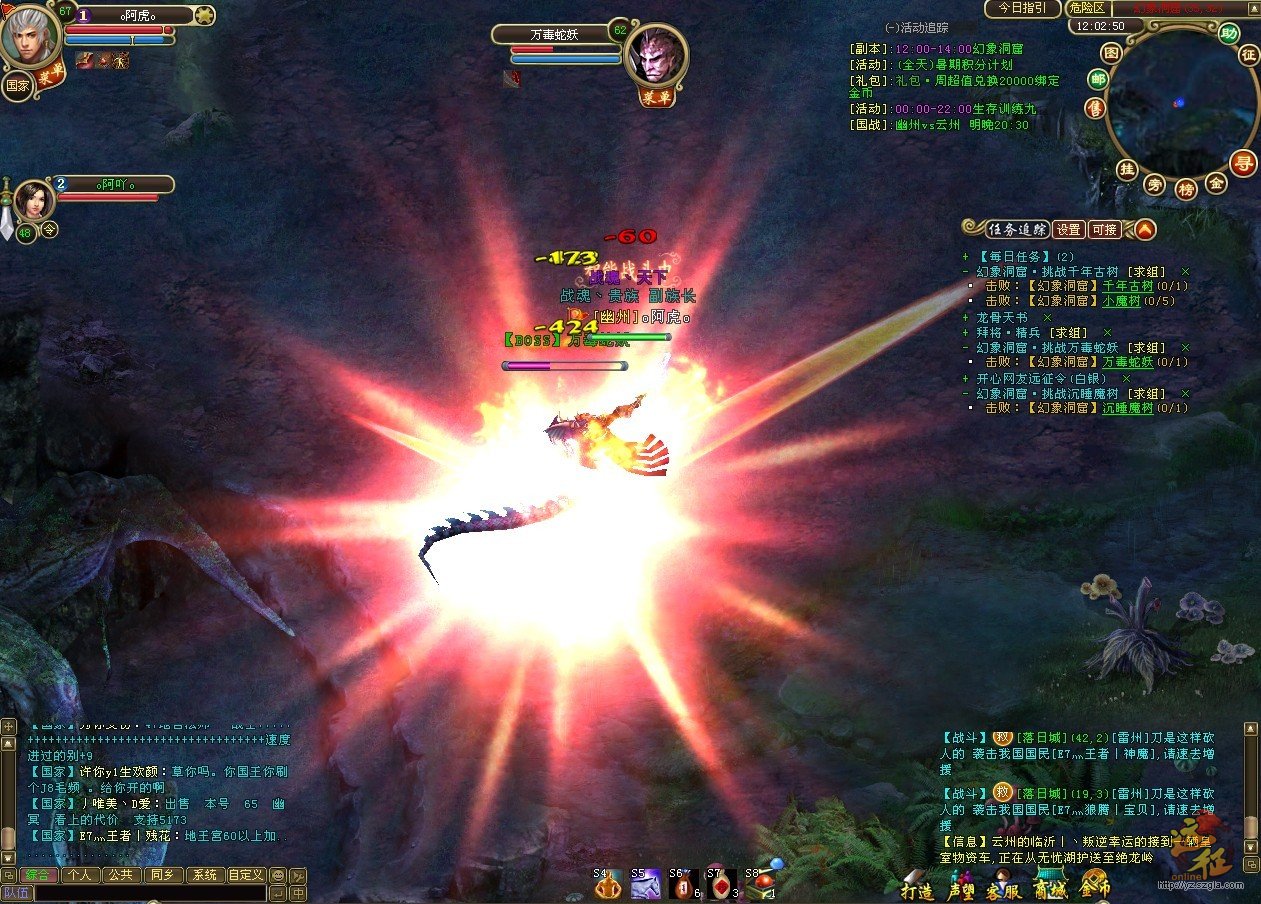Open the 商城 mall shop

pos(1049,889)
